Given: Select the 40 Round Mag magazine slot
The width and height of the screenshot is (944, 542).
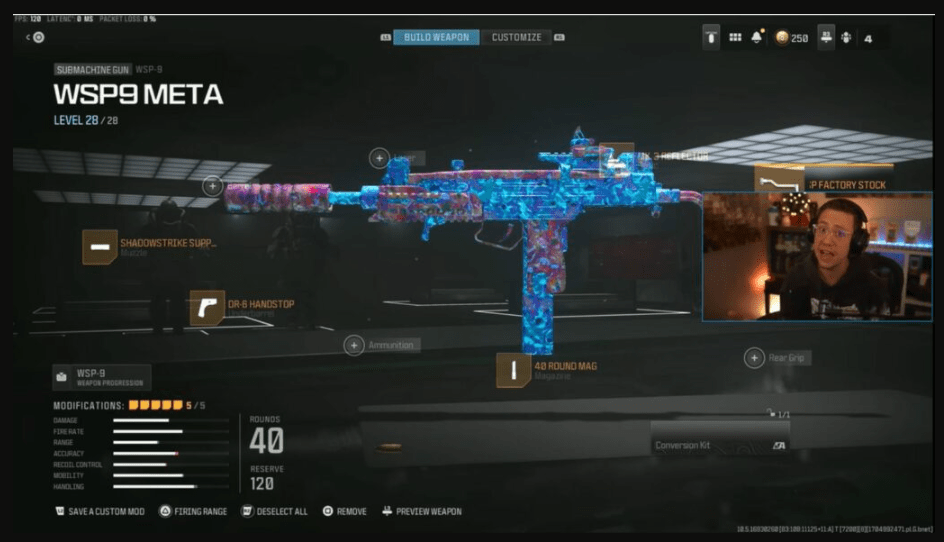Looking at the screenshot, I should pos(514,370).
